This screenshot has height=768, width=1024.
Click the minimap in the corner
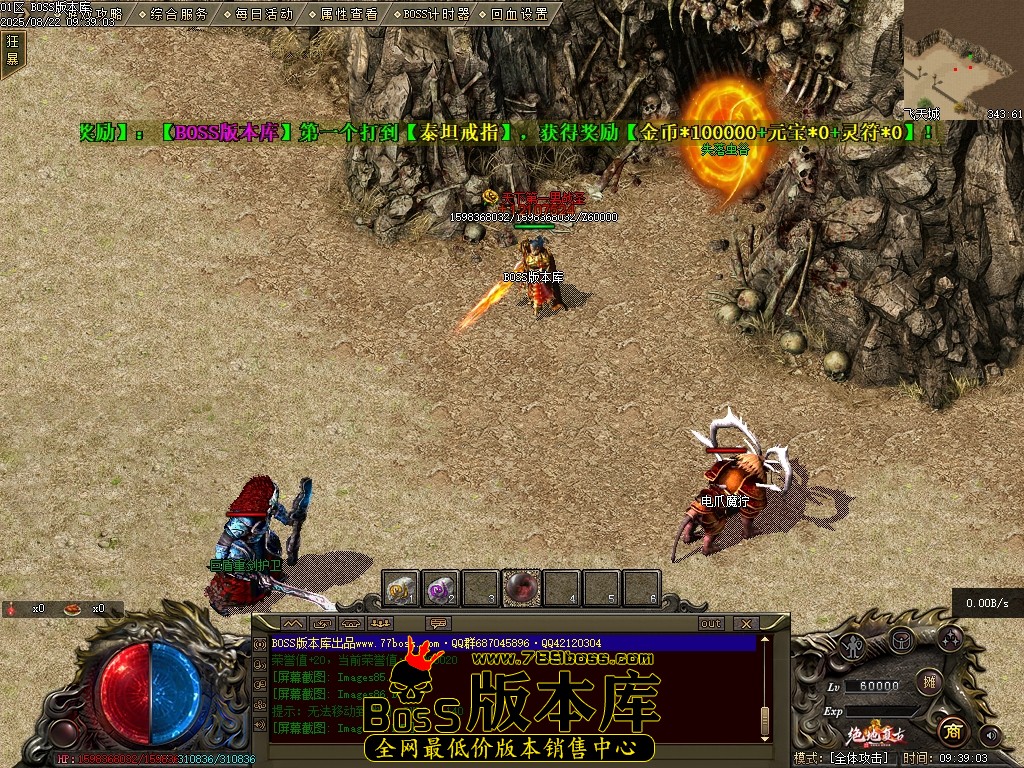962,58
